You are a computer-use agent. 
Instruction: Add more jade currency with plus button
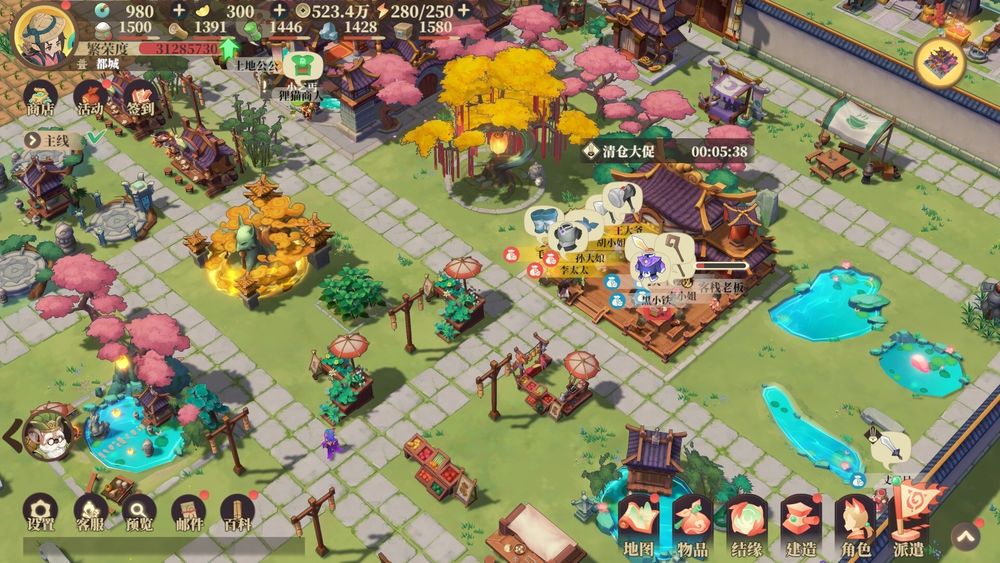179,11
